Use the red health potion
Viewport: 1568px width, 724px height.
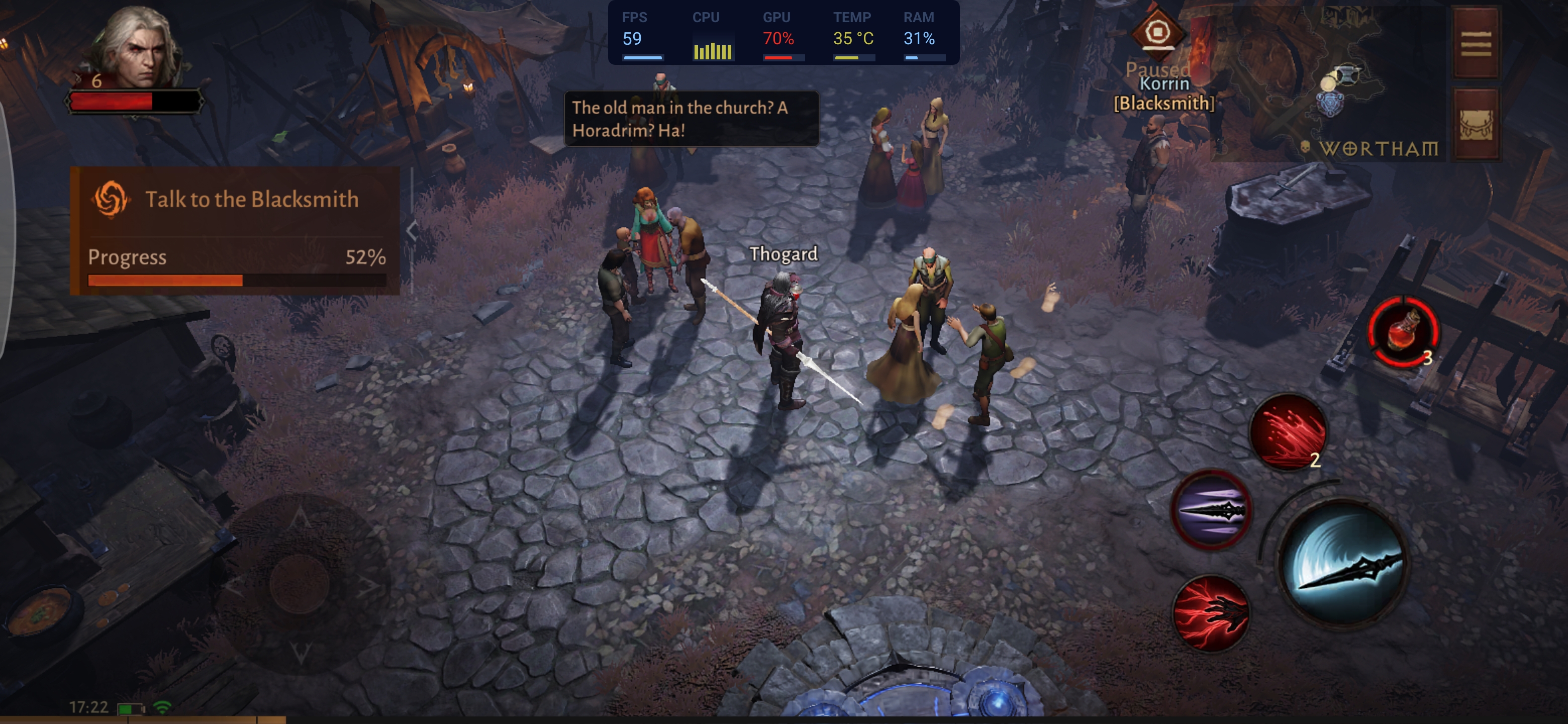[1403, 332]
